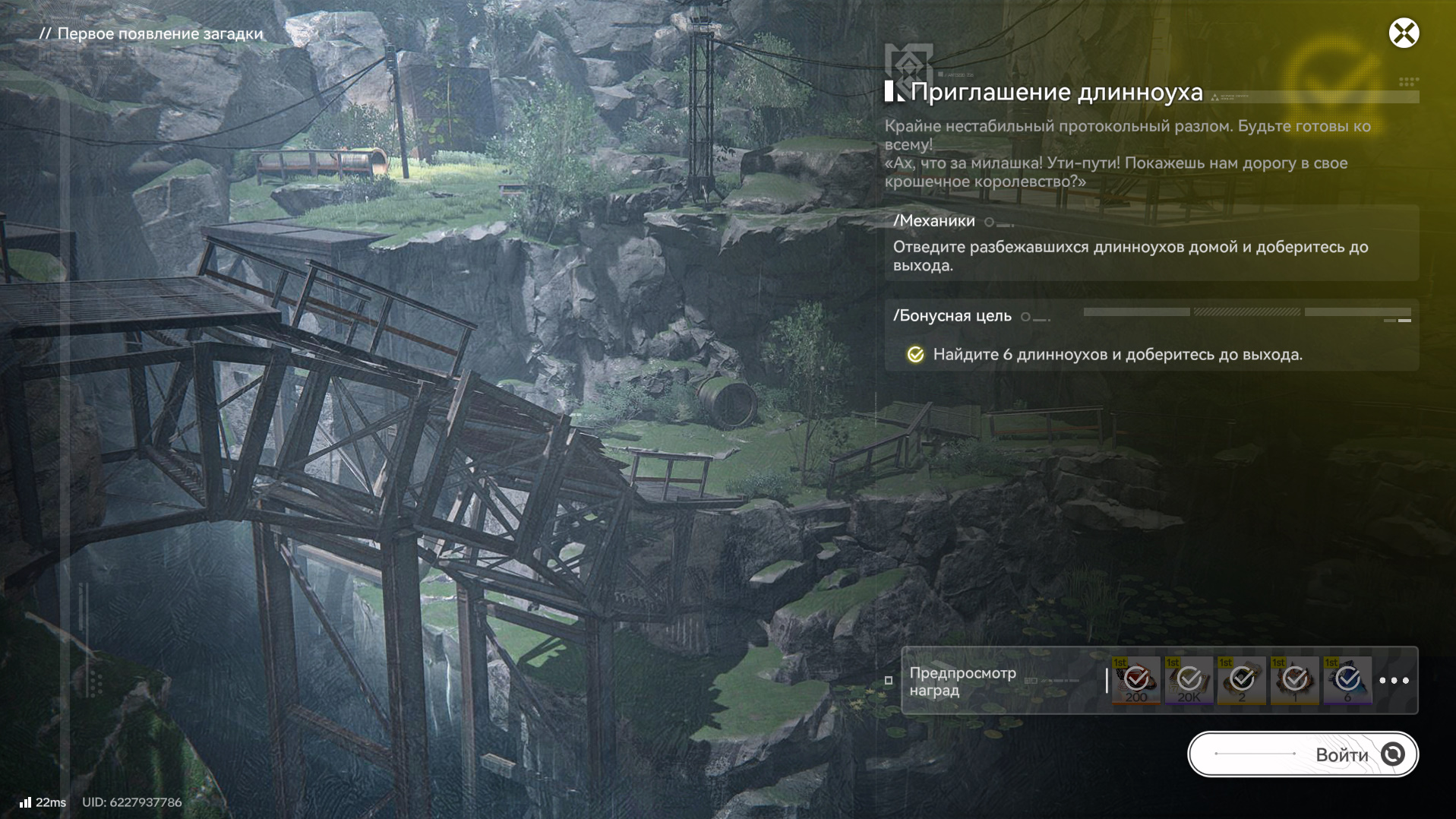This screenshot has height=819, width=1456.
Task: View the blue reward with quantity 6
Action: [1347, 681]
